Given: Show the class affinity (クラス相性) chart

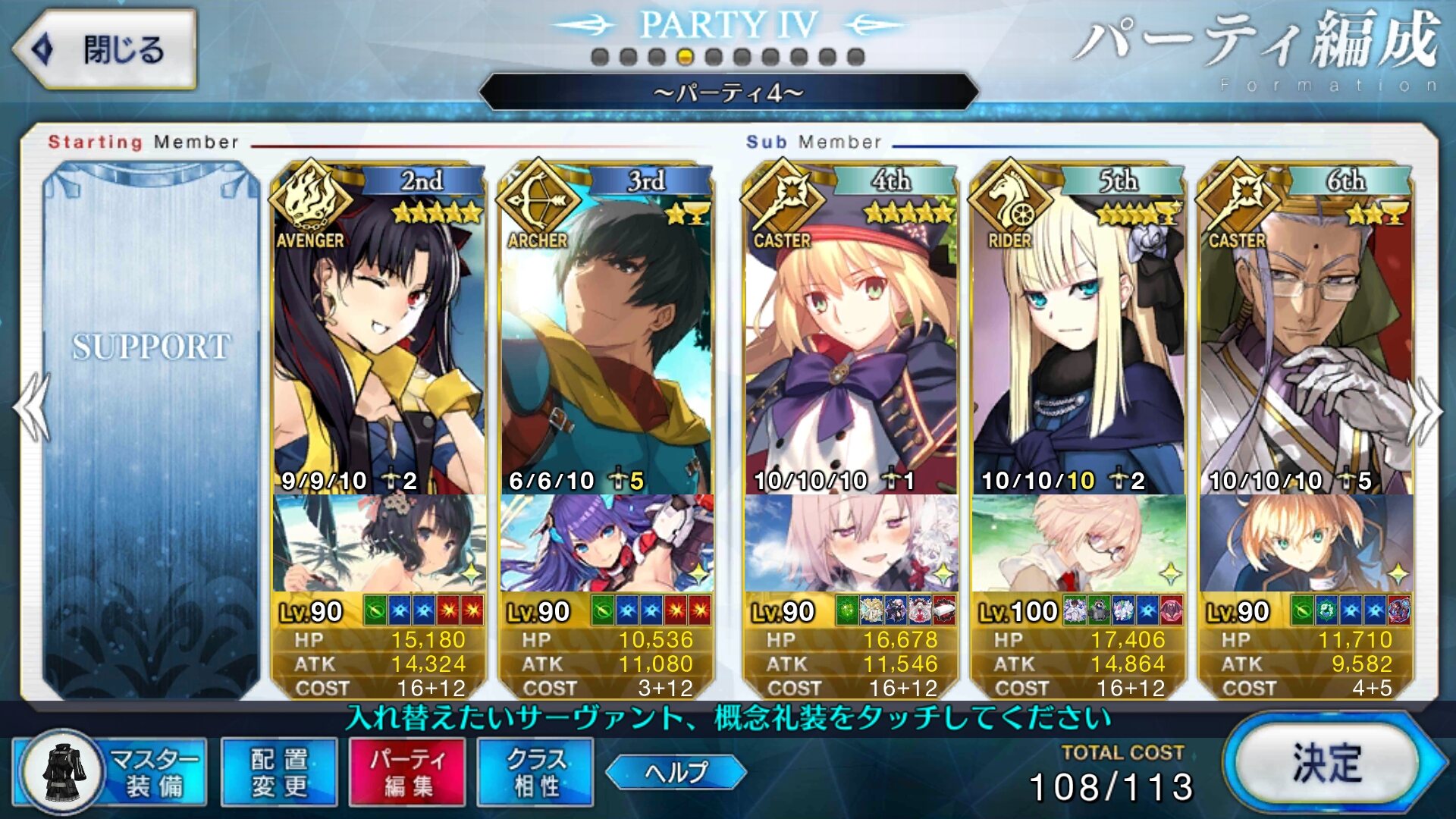Looking at the screenshot, I should click(535, 772).
